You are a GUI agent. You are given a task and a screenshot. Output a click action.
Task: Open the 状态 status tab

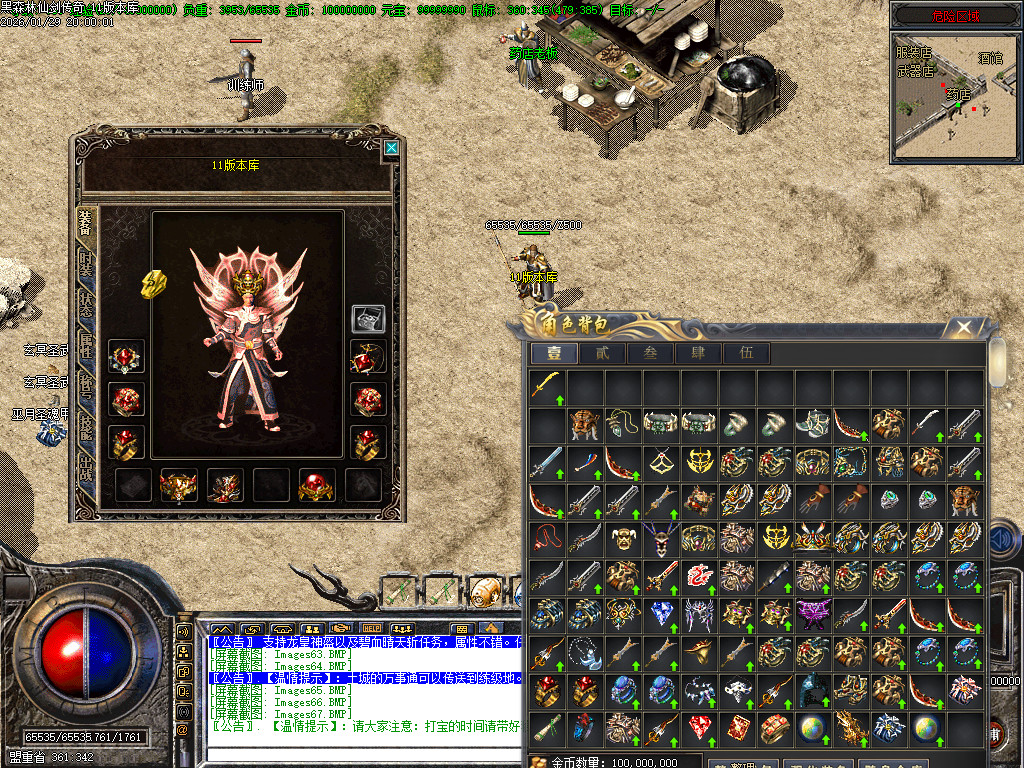point(86,305)
